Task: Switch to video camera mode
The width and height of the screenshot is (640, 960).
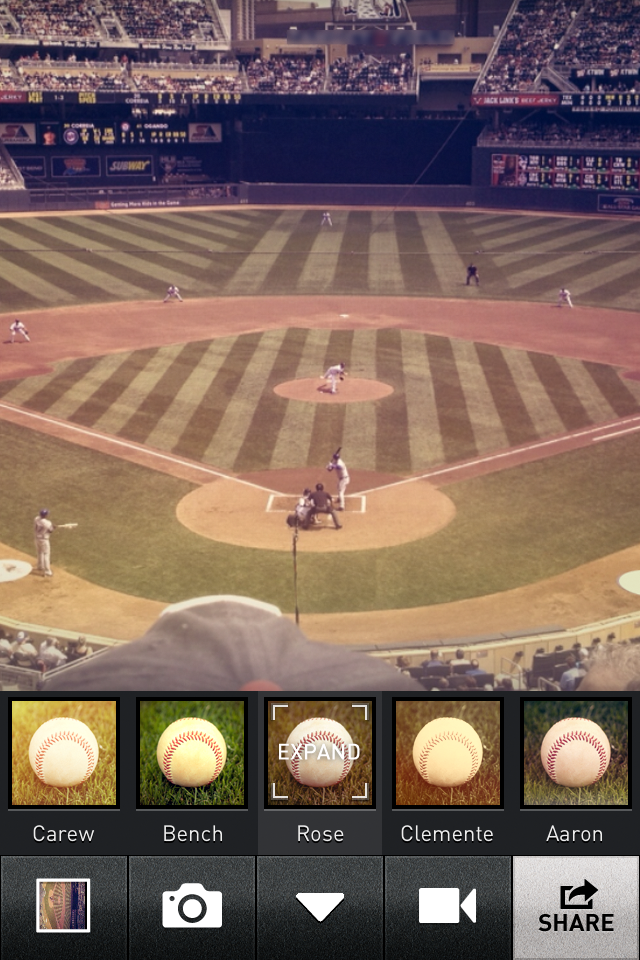Action: click(447, 906)
